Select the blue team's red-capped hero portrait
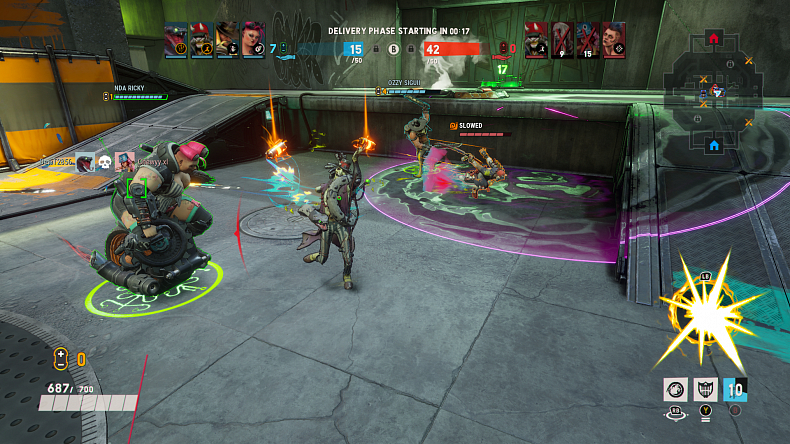Image resolution: width=790 pixels, height=444 pixels. pos(201,40)
